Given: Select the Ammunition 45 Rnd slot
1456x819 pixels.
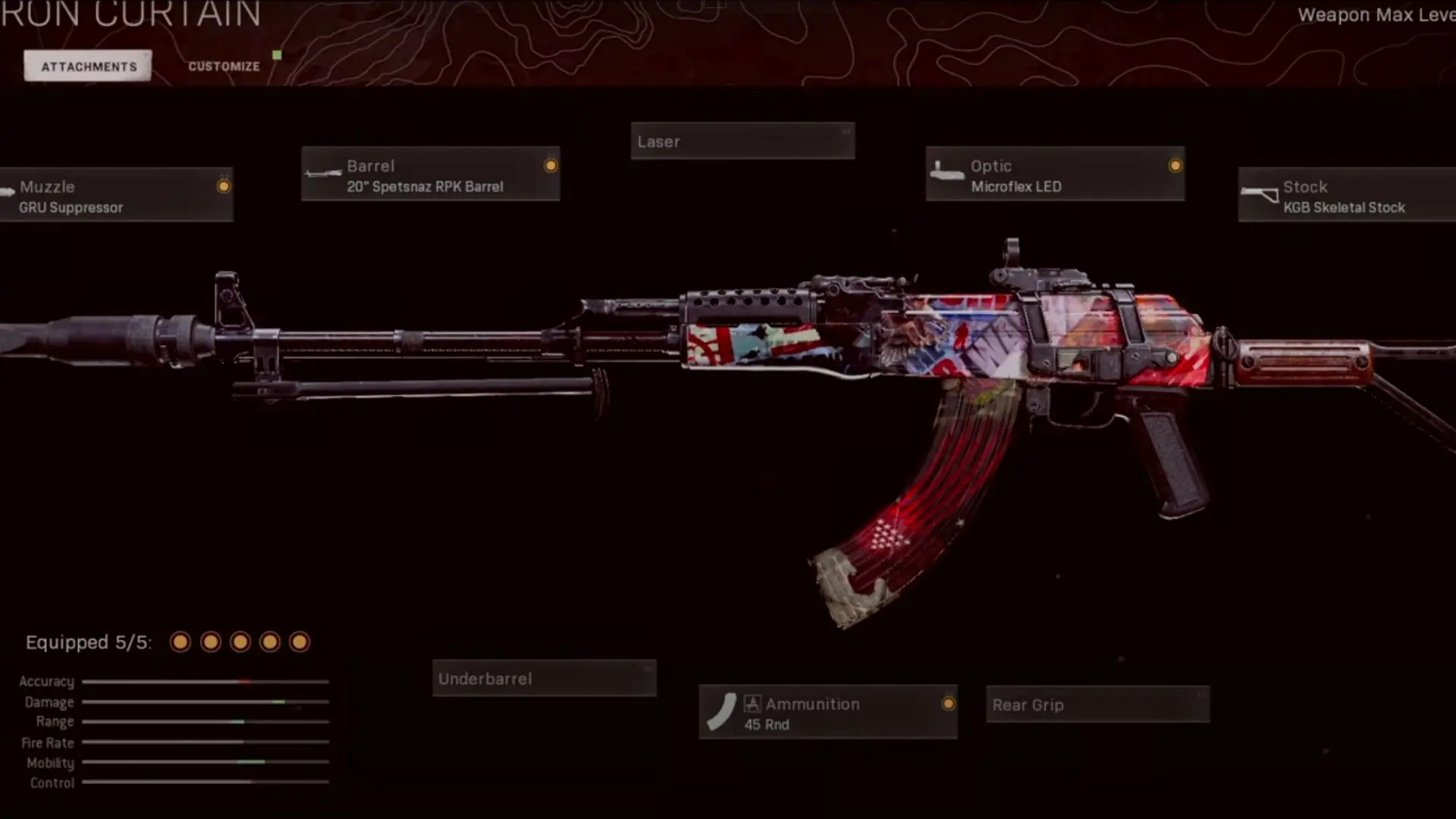Looking at the screenshot, I should click(827, 713).
